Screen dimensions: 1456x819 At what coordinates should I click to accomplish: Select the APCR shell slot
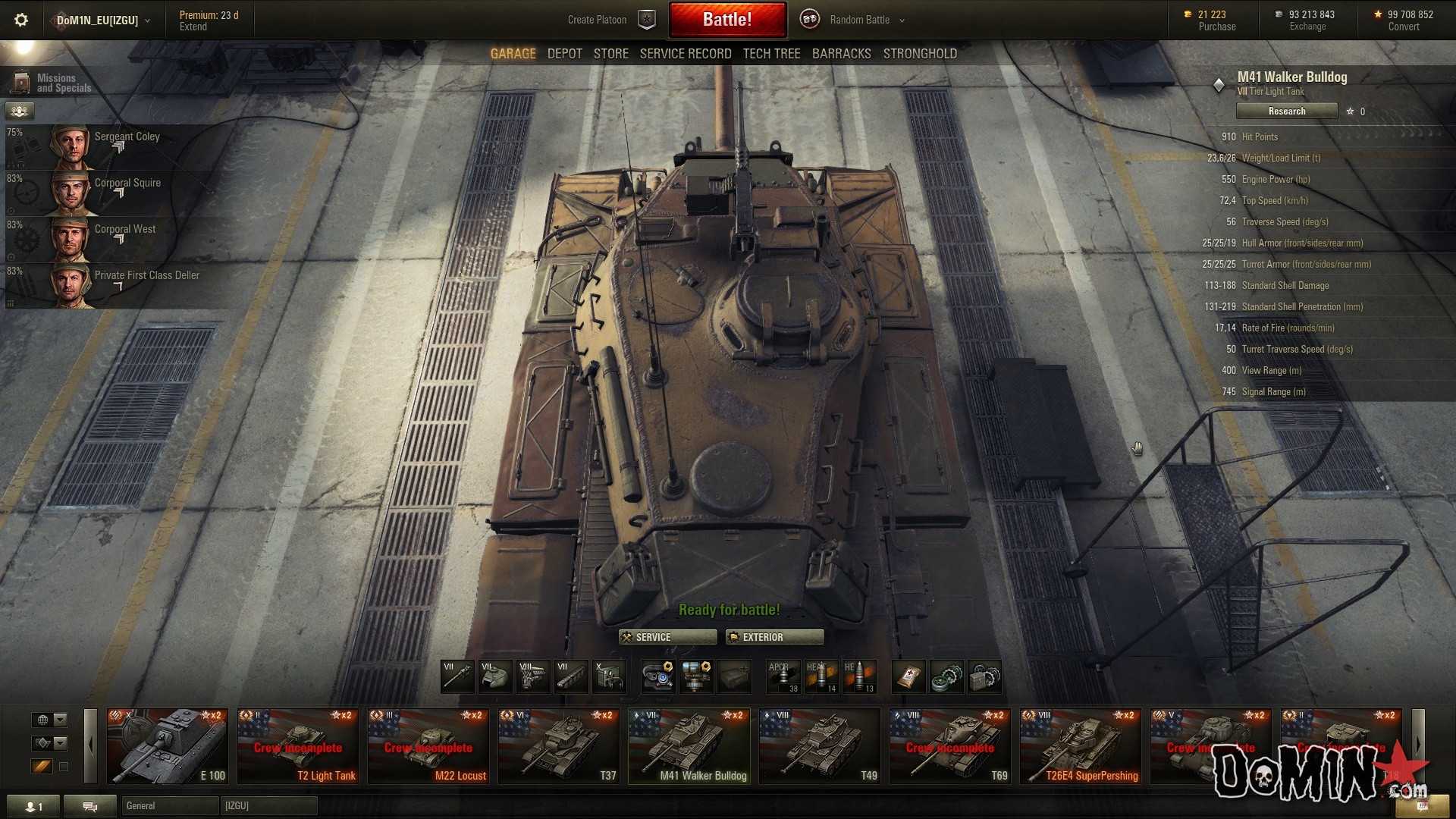[783, 677]
